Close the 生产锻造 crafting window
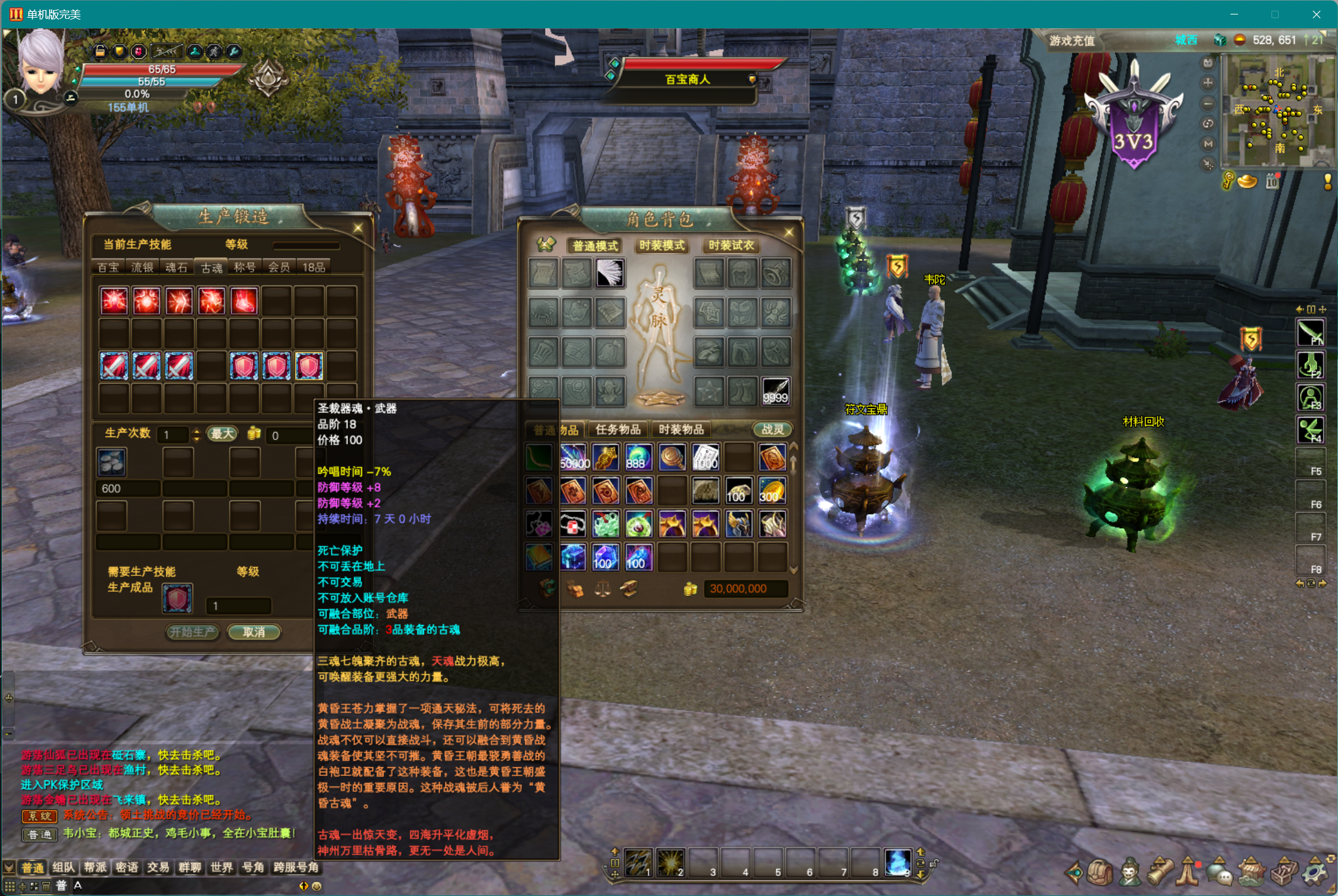Viewport: 1338px width, 896px height. point(358,228)
